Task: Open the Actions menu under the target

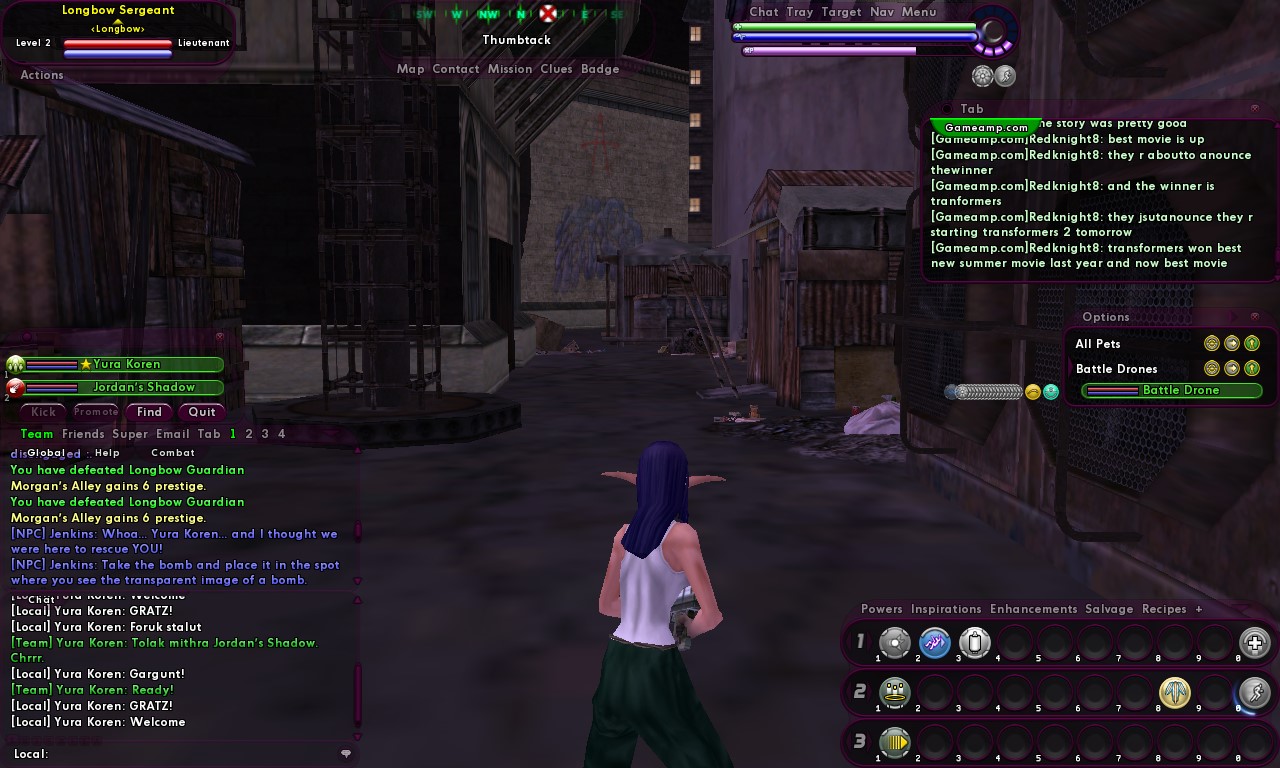Action: point(42,75)
